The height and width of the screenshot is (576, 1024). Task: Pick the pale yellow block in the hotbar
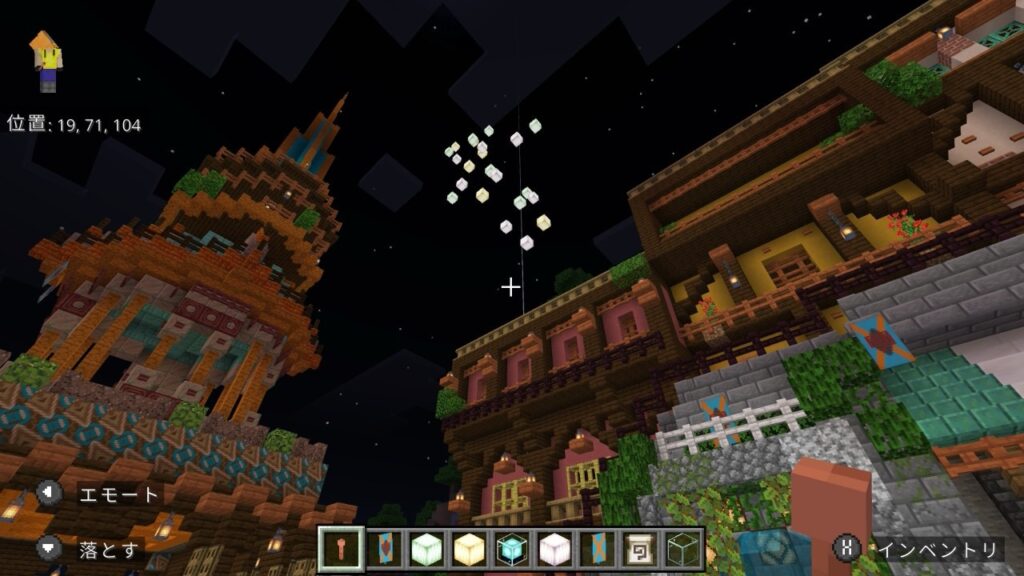tap(469, 548)
